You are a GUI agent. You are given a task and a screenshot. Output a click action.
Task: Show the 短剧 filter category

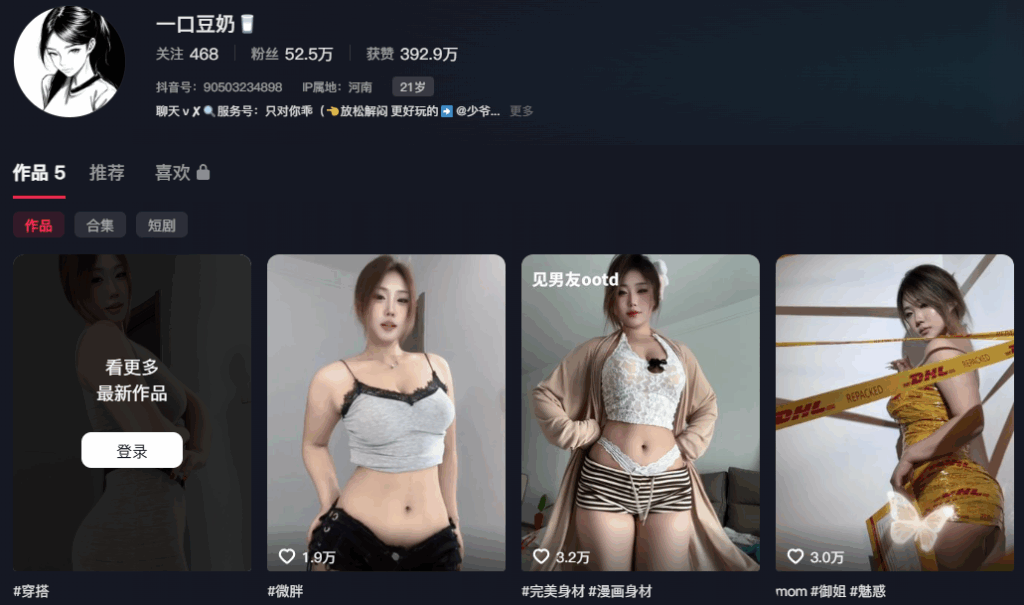(161, 225)
